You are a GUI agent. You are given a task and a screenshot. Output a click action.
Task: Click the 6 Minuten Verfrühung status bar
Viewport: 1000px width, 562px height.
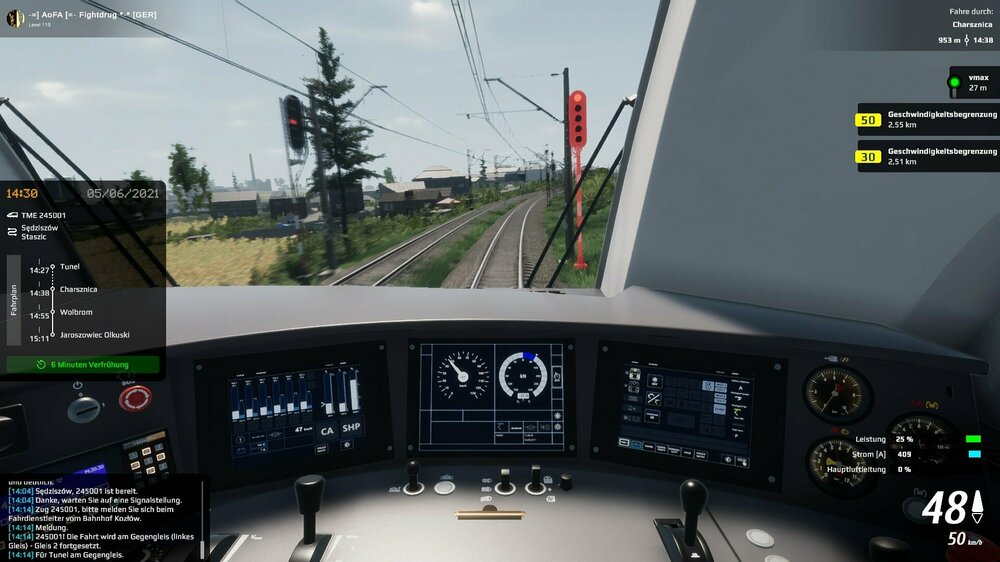[x=83, y=365]
